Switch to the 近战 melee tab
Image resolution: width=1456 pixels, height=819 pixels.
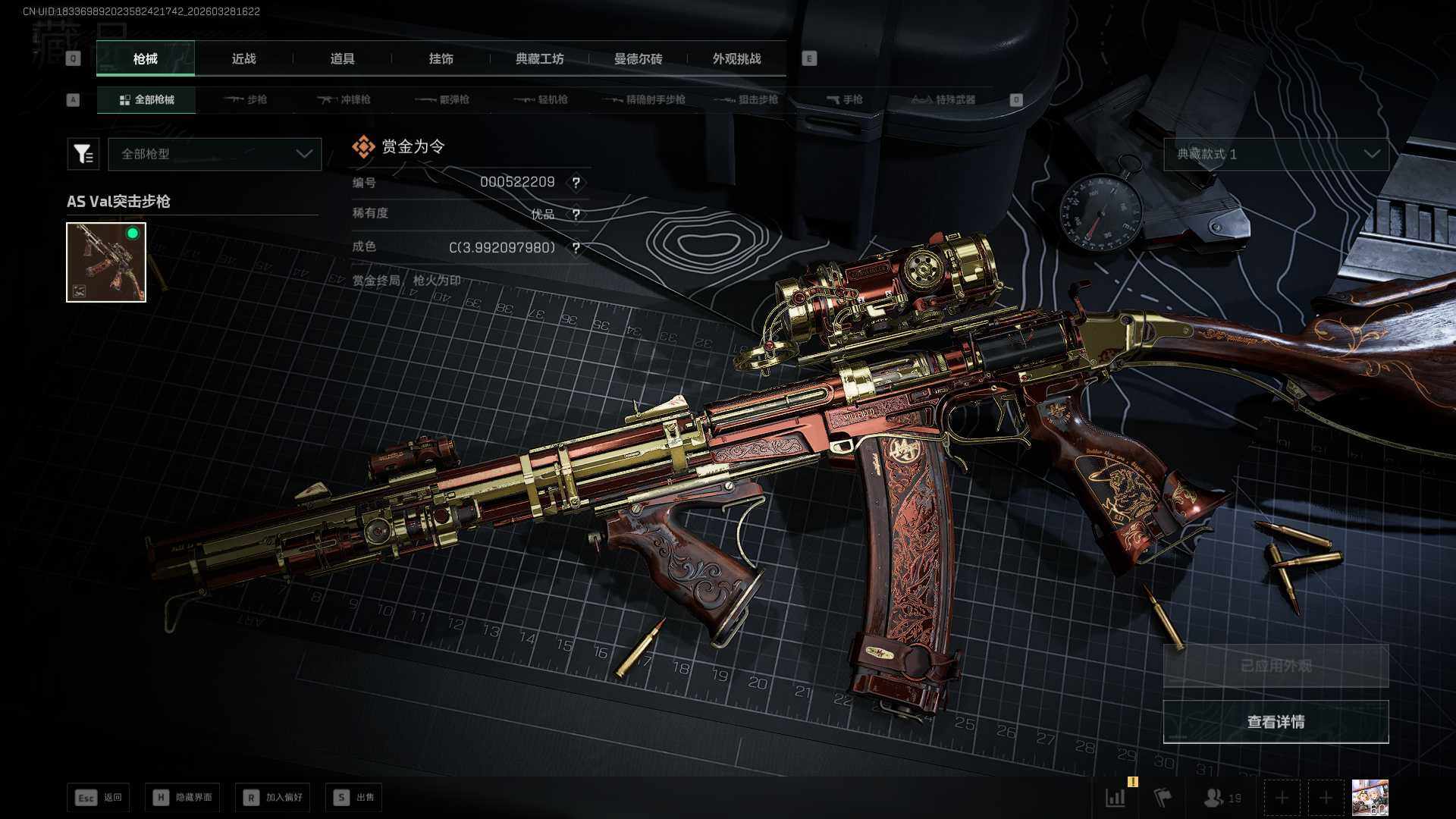tap(243, 59)
